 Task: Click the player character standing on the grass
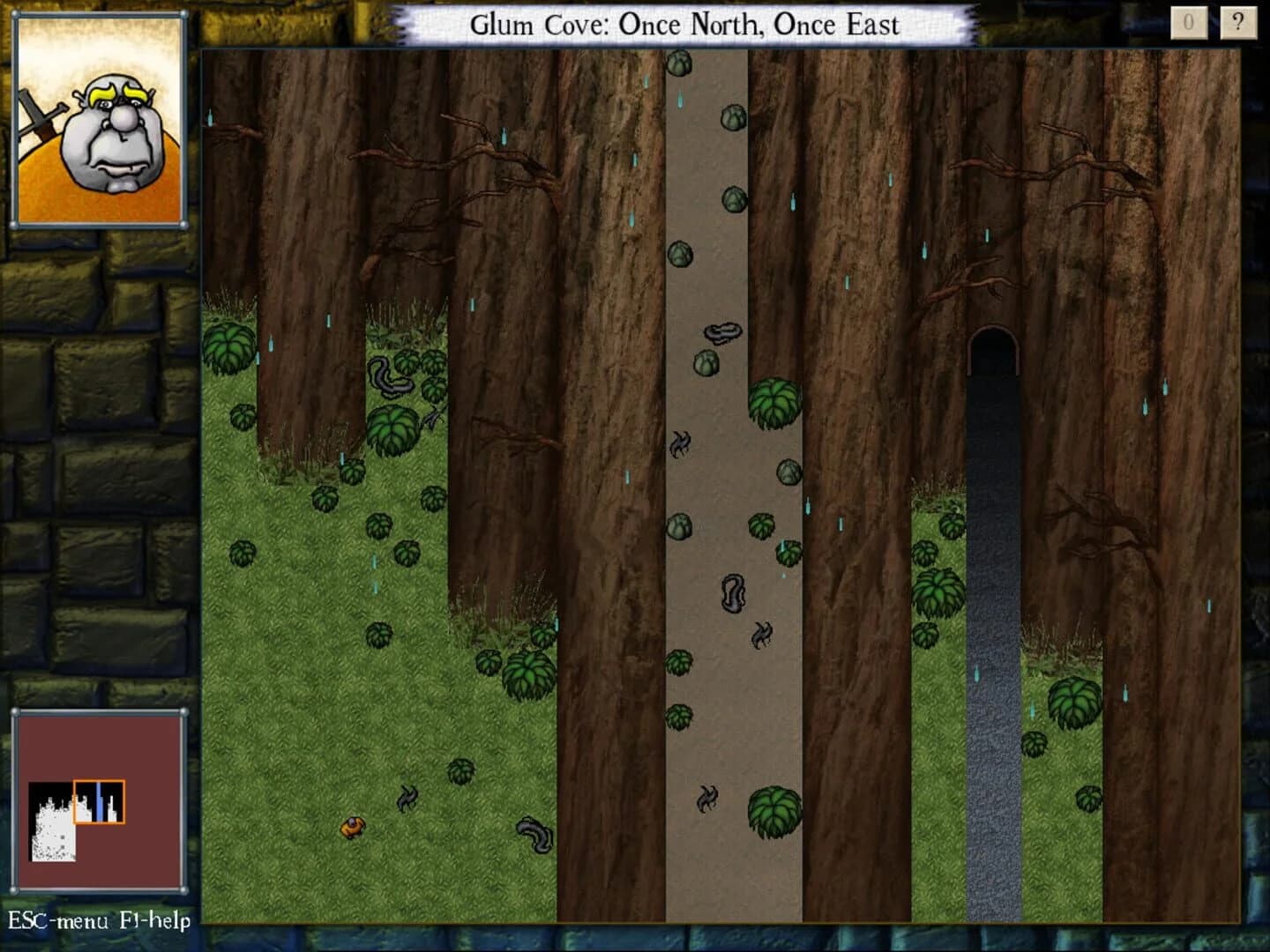(x=352, y=824)
